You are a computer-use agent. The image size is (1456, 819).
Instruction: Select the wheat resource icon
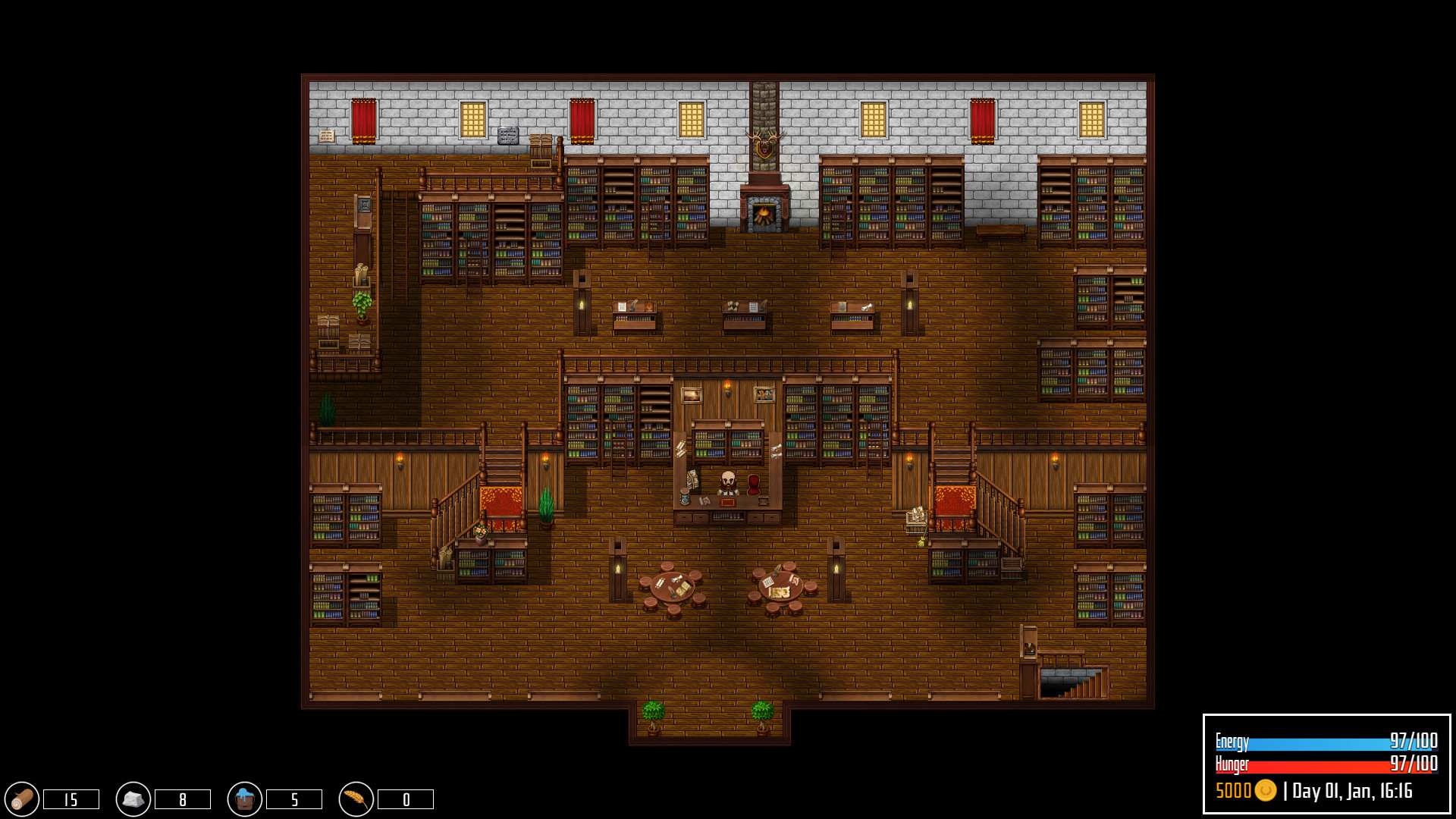[x=354, y=798]
